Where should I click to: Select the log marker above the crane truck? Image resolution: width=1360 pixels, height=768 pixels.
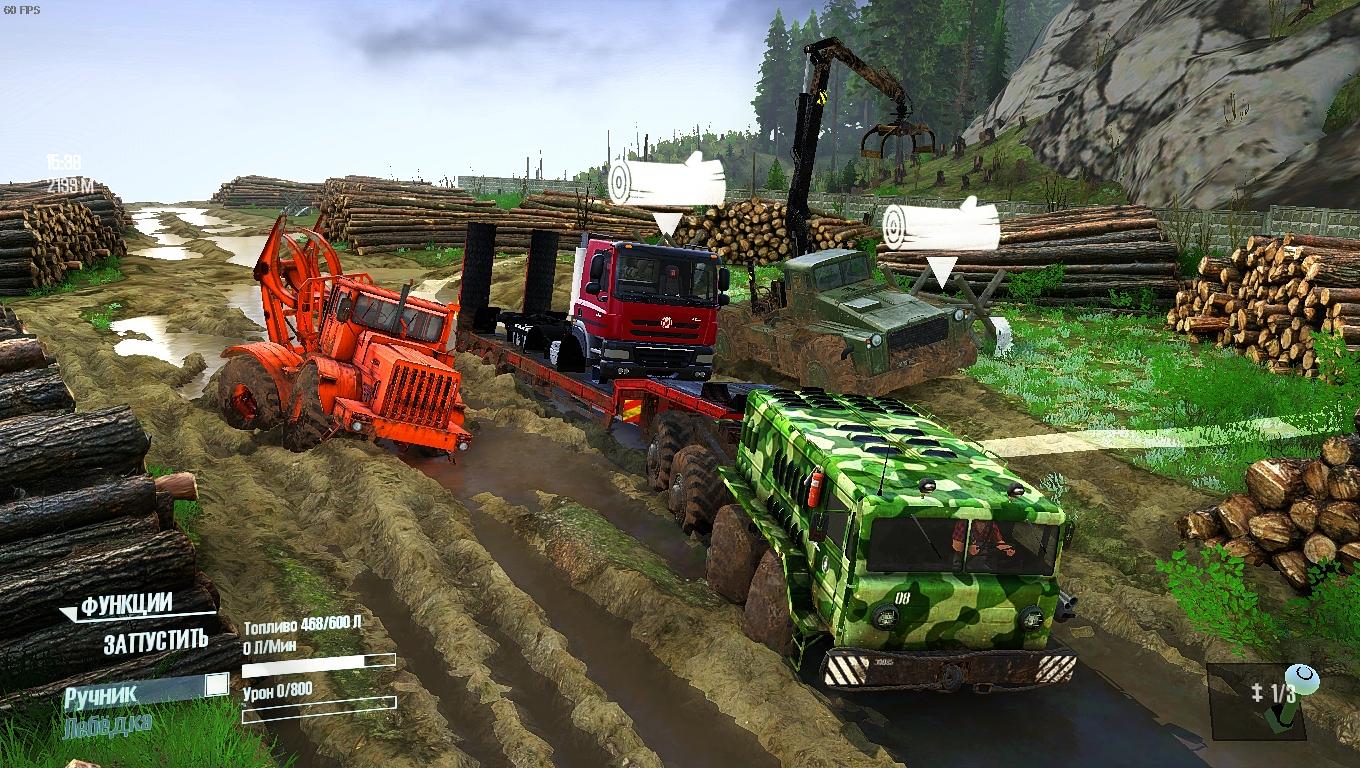(x=941, y=226)
